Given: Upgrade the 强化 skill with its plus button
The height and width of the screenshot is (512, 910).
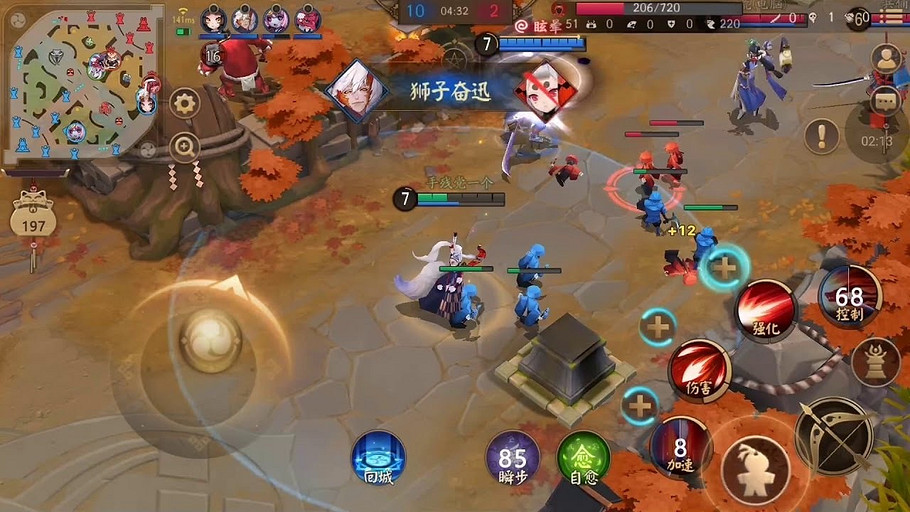Looking at the screenshot, I should (723, 267).
